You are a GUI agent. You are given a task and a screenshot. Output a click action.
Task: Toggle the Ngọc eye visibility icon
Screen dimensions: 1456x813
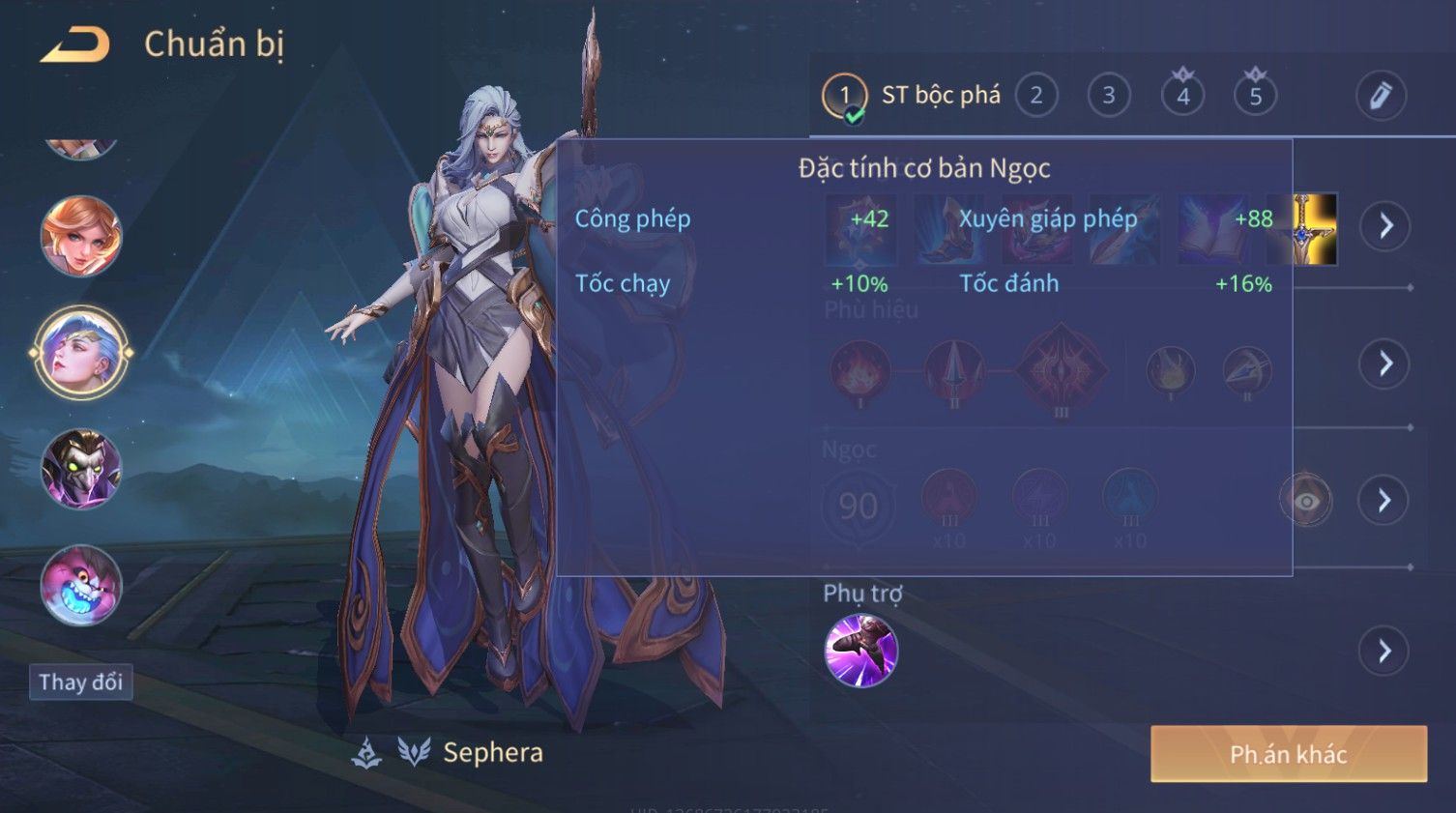click(x=1305, y=501)
